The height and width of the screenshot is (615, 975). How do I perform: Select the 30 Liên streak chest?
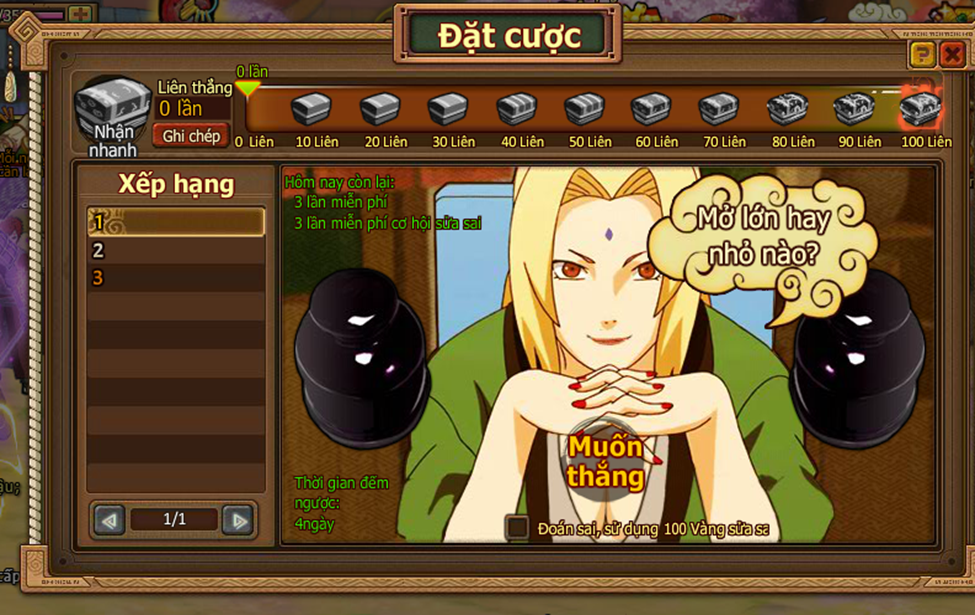[x=448, y=108]
